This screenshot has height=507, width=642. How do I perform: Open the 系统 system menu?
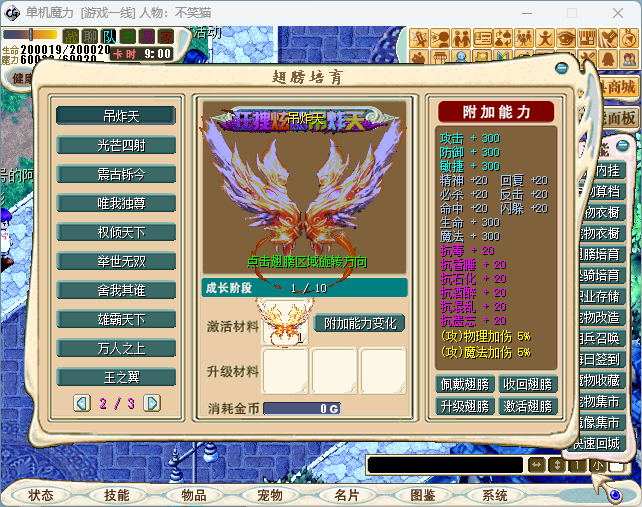495,495
